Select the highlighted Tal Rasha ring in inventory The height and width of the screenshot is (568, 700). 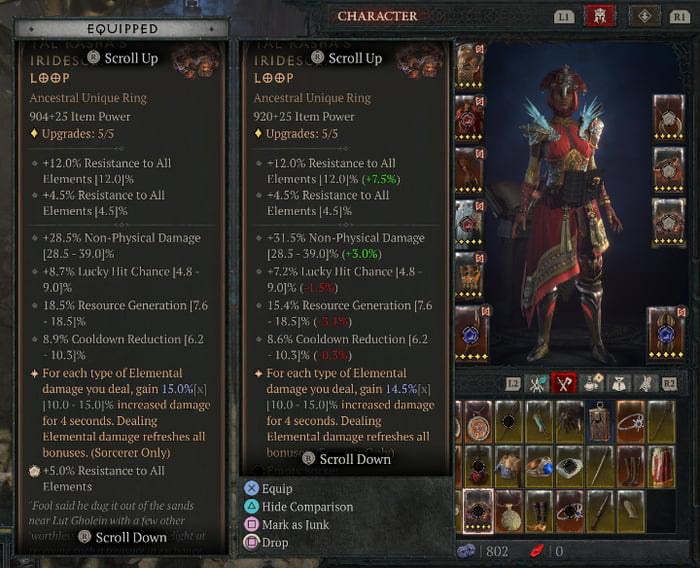[478, 510]
